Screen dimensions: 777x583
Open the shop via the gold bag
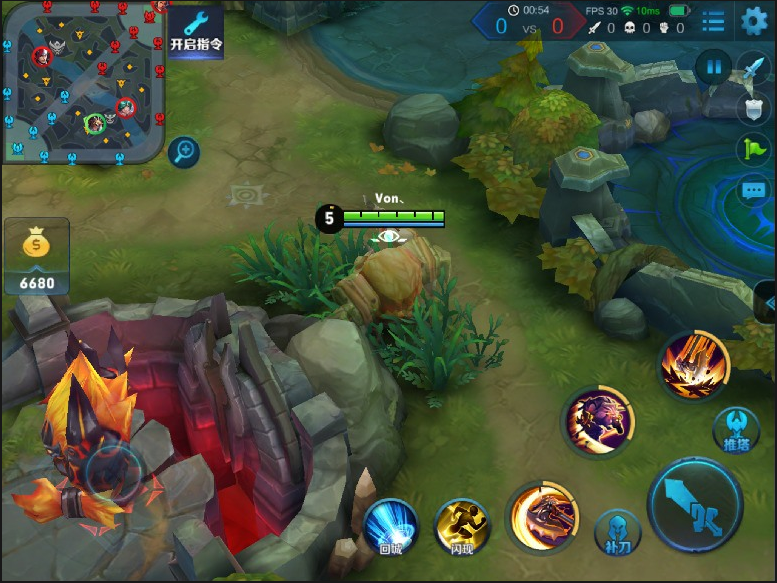37,257
